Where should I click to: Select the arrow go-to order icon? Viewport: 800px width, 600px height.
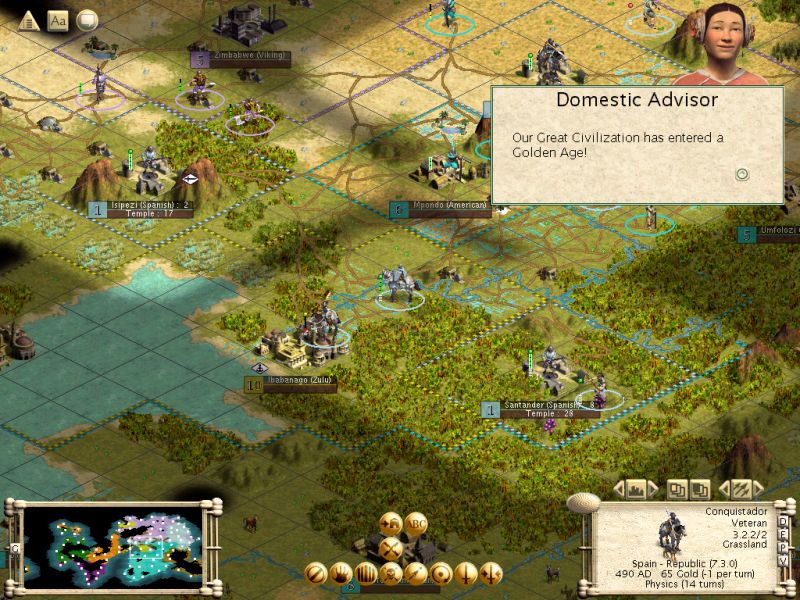click(x=416, y=574)
